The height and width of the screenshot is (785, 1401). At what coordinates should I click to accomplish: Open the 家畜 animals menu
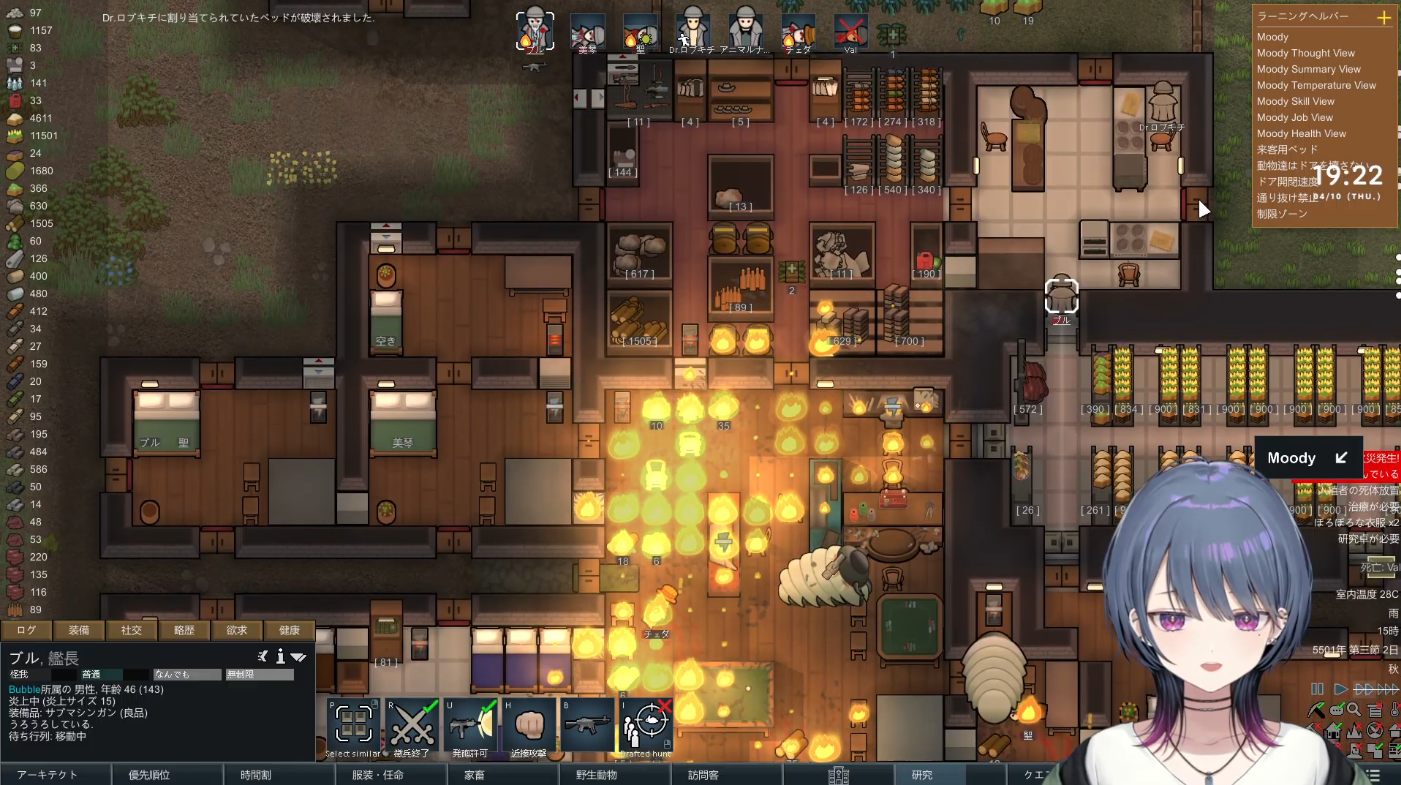tap(474, 775)
